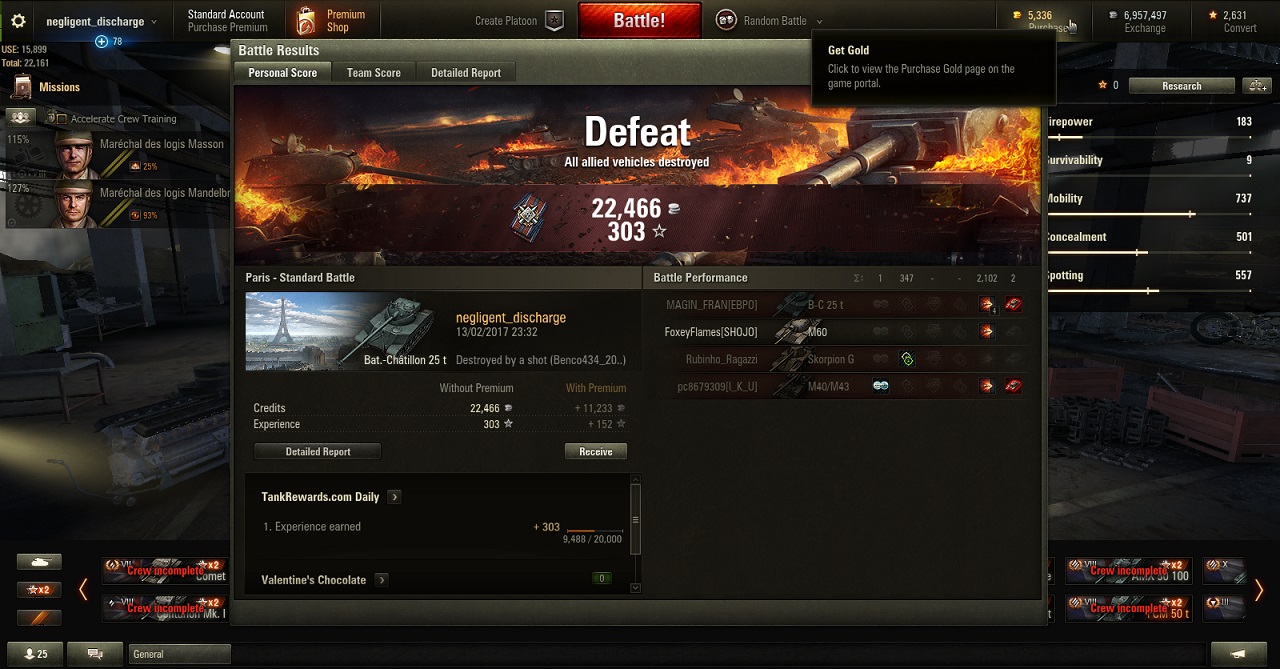Screen dimensions: 1280x669
Task: Toggle Accelerate Crew Training checkbox
Action: (x=63, y=119)
